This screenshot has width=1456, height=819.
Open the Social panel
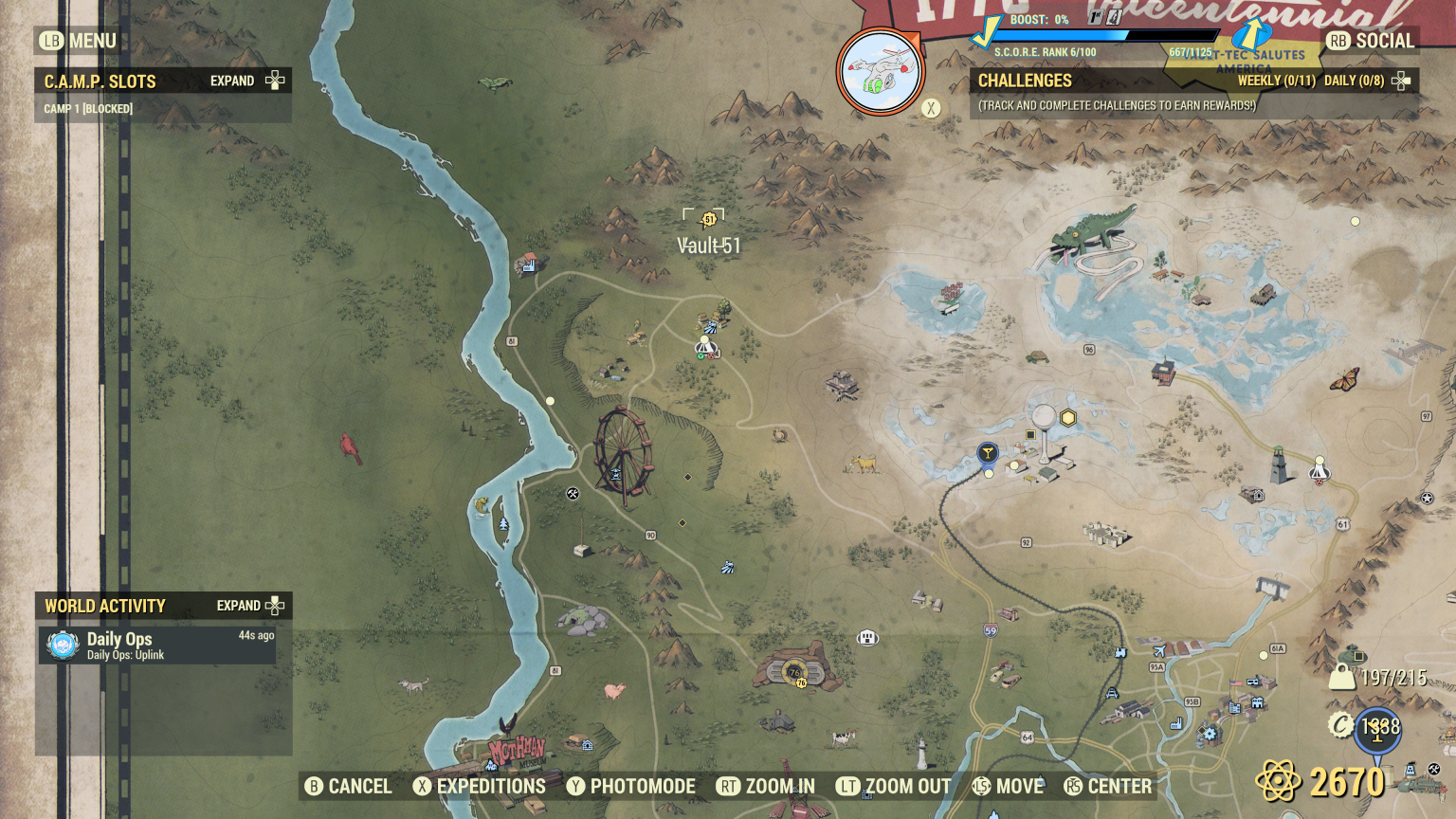pos(1371,41)
